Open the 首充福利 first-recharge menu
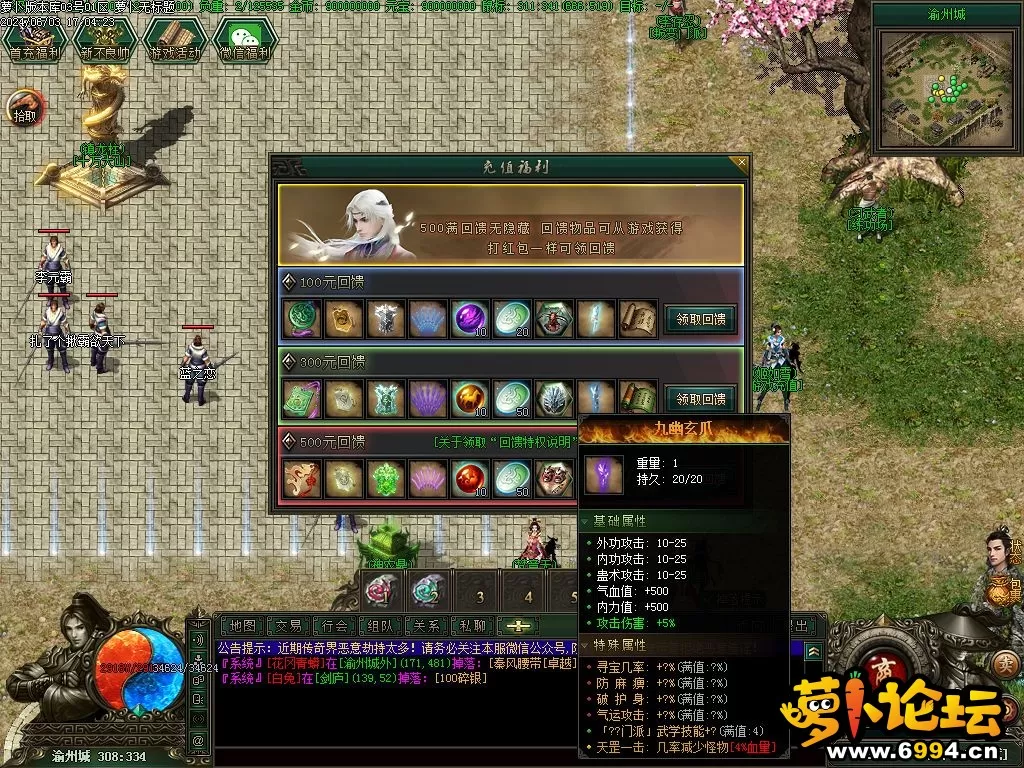1024x768 pixels. (28, 42)
